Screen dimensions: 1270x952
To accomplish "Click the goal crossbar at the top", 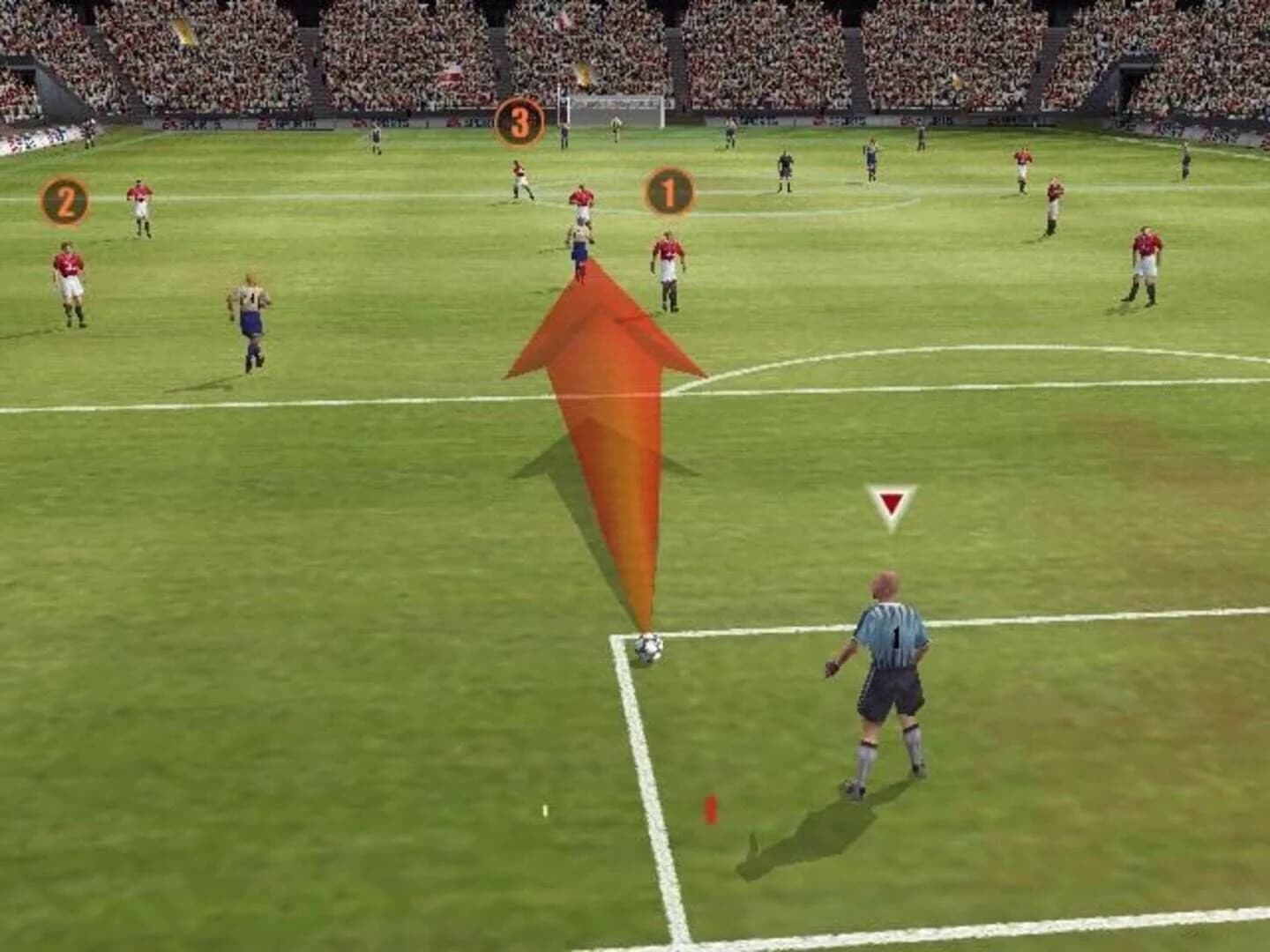I will pos(617,99).
